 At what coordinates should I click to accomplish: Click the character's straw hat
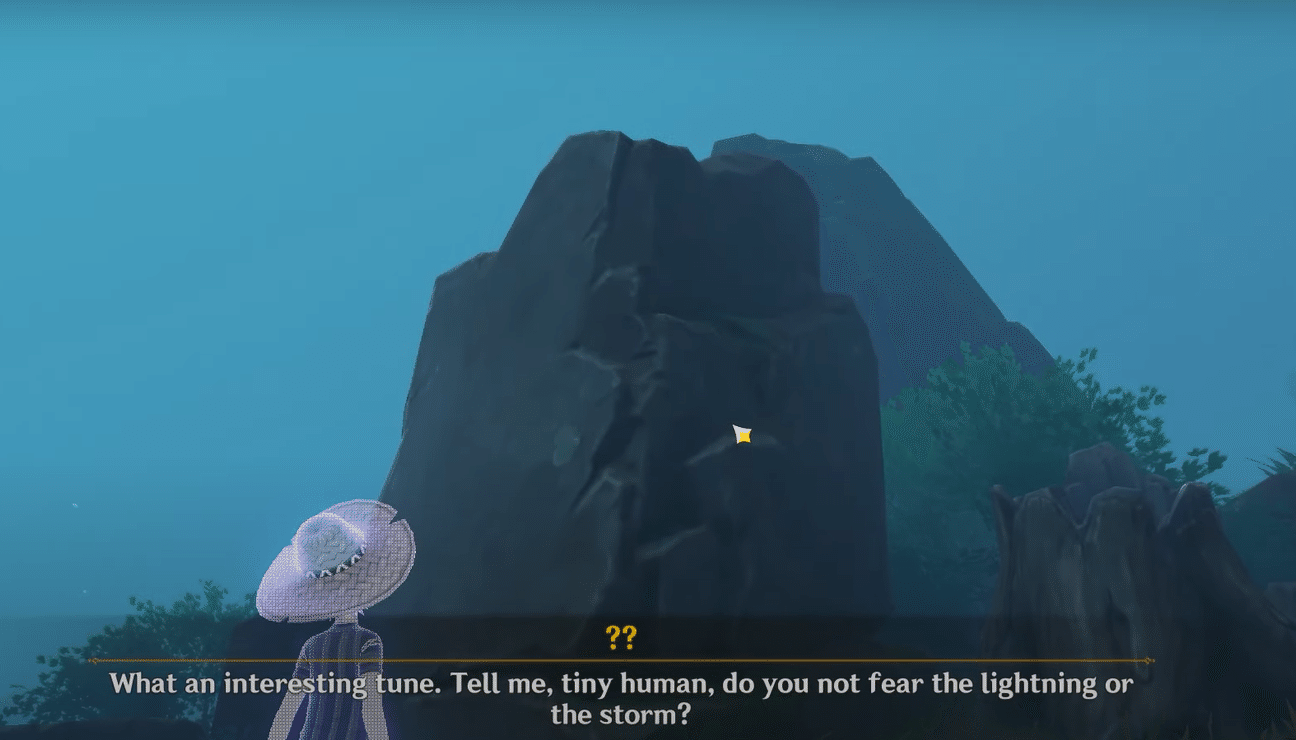pos(340,555)
